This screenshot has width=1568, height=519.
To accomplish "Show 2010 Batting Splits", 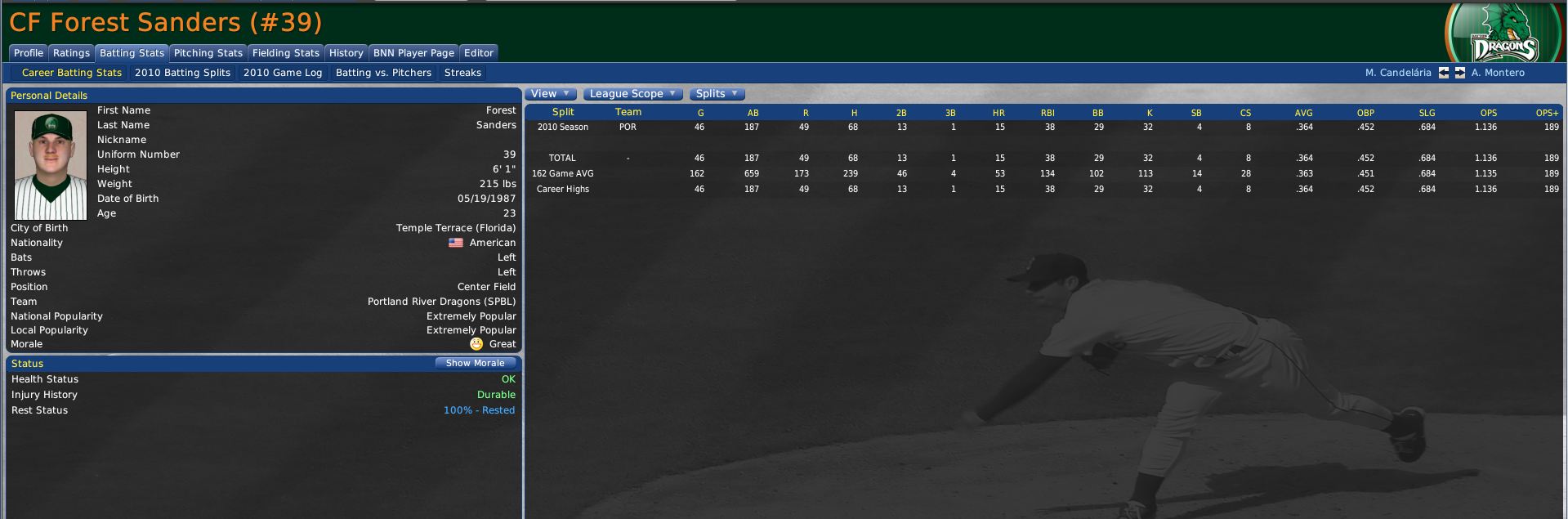I will pos(182,73).
